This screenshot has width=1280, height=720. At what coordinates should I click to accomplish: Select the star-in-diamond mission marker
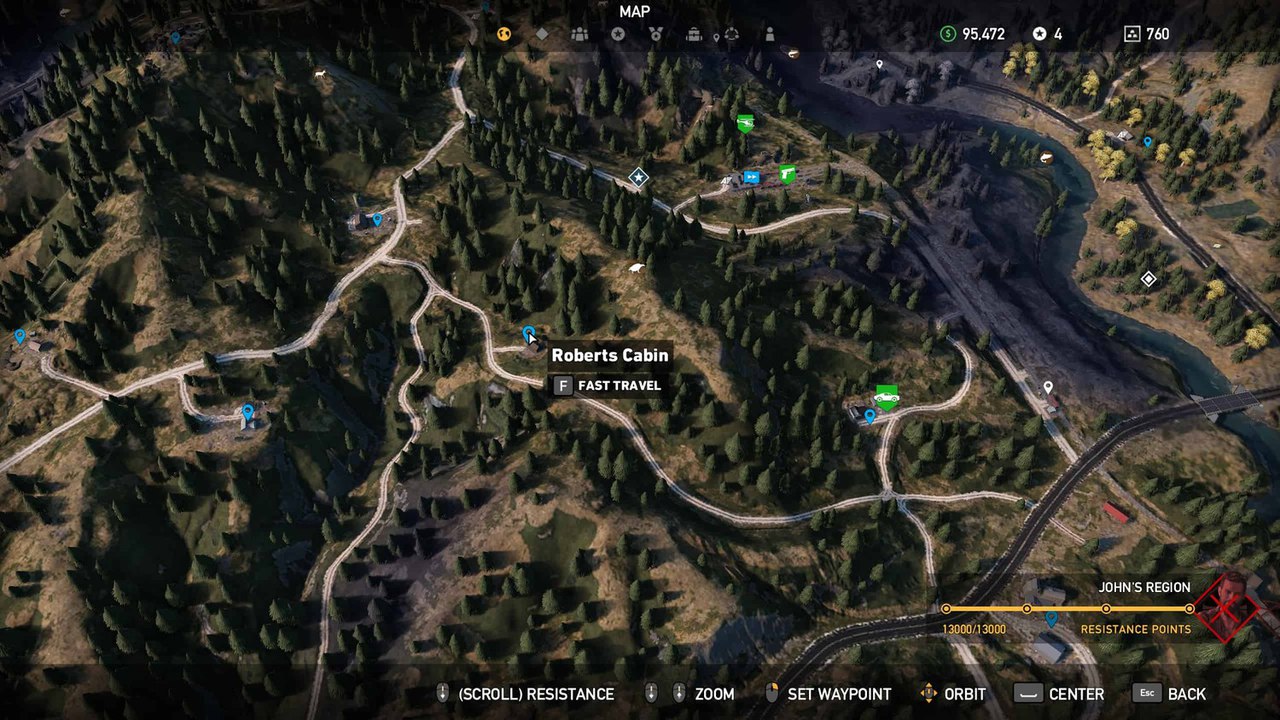pyautogui.click(x=638, y=178)
